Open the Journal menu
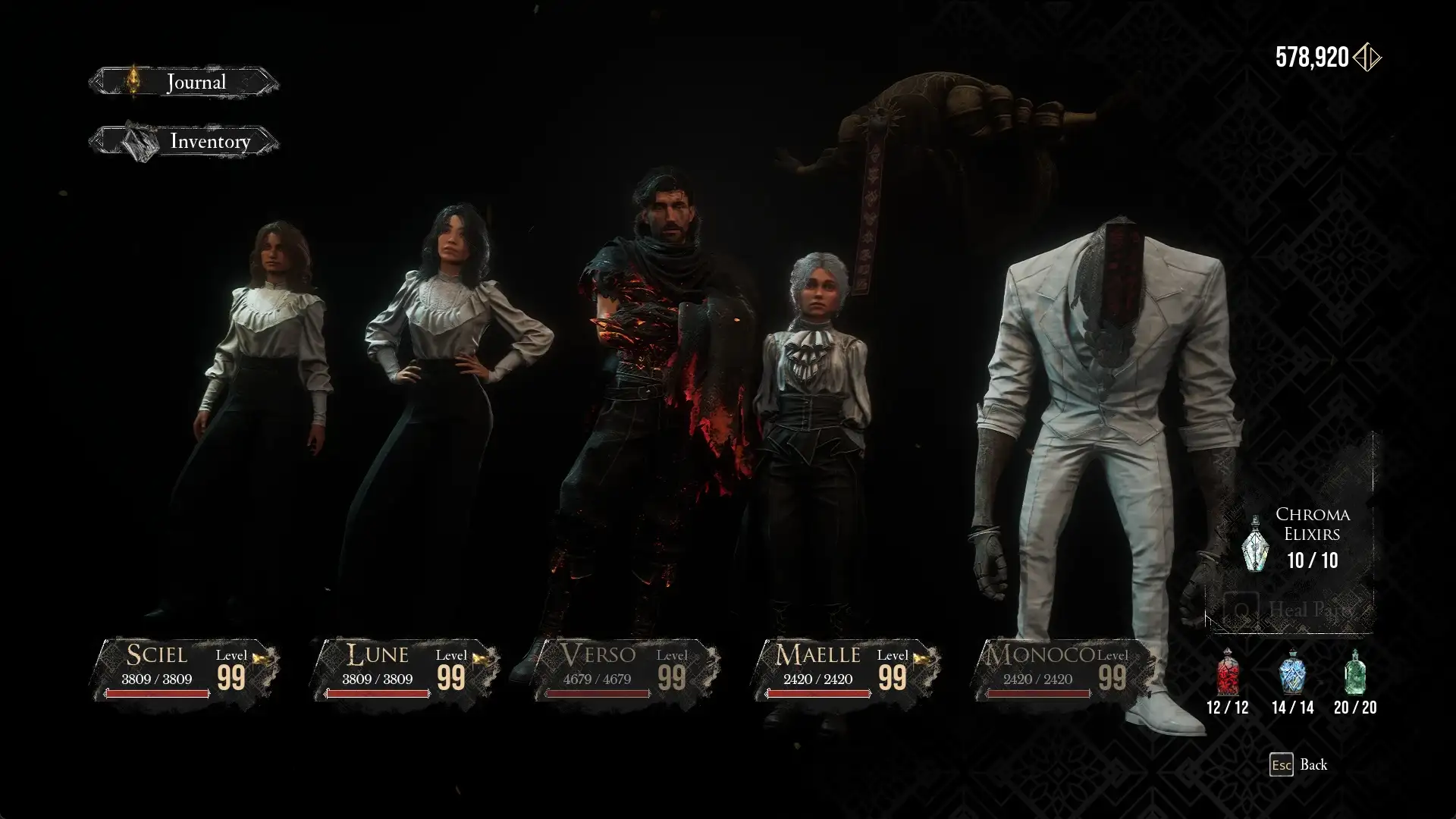Screen dimensions: 1456x819 point(184,82)
